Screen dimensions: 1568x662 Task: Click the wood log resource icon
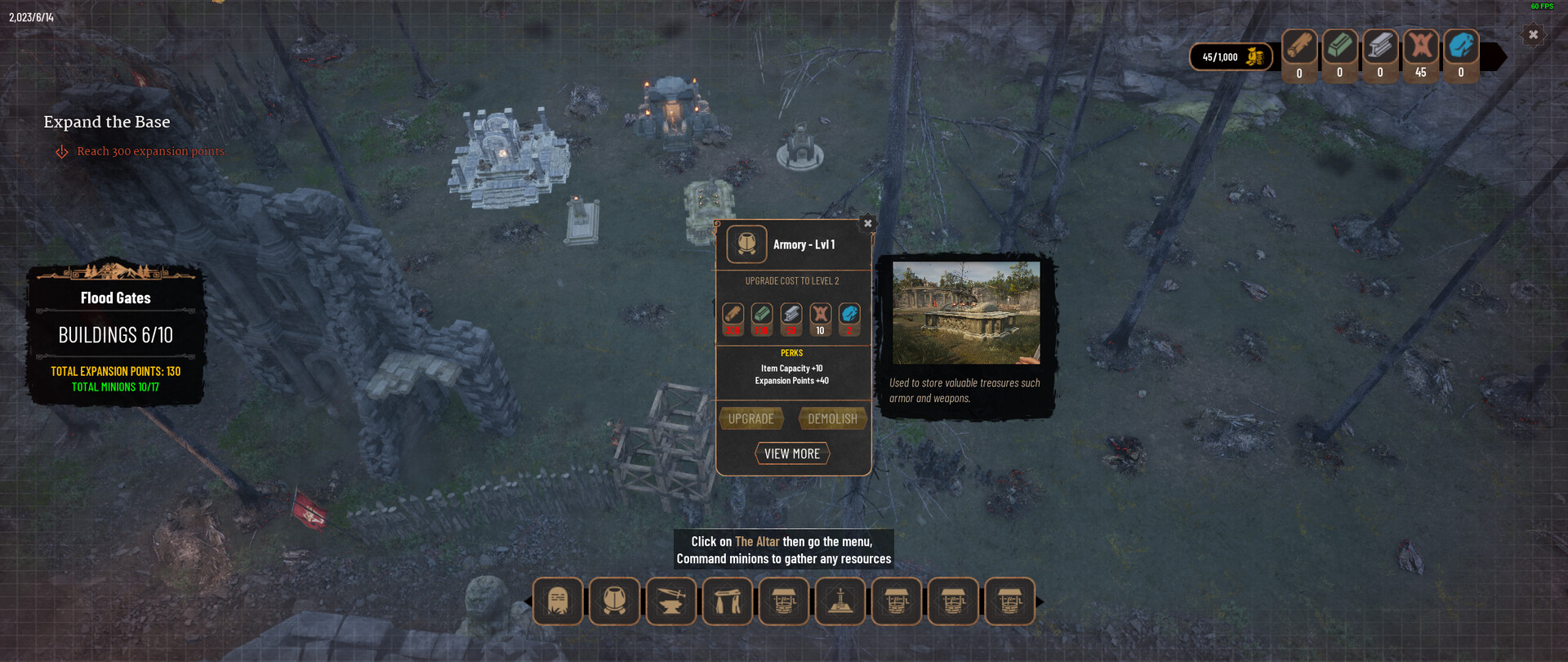pyautogui.click(x=1299, y=47)
